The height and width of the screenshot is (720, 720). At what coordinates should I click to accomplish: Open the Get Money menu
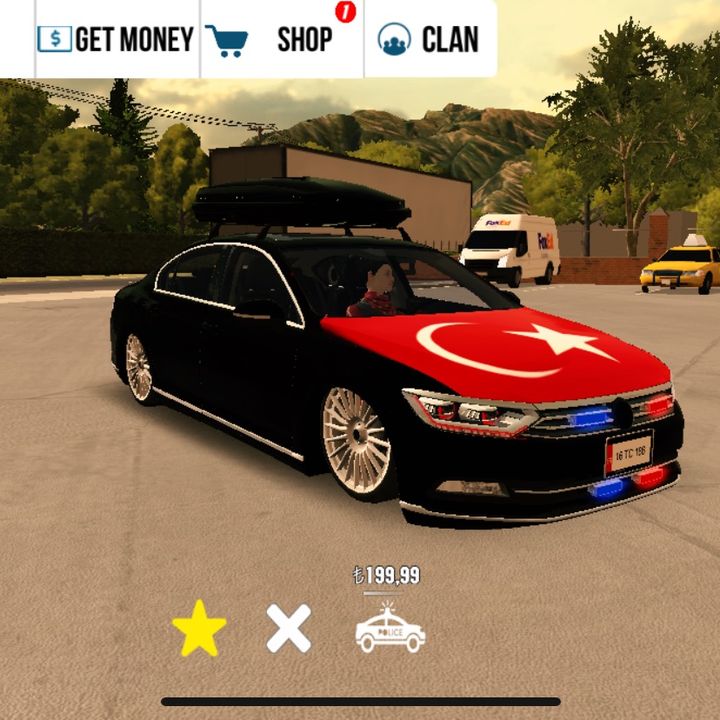116,40
